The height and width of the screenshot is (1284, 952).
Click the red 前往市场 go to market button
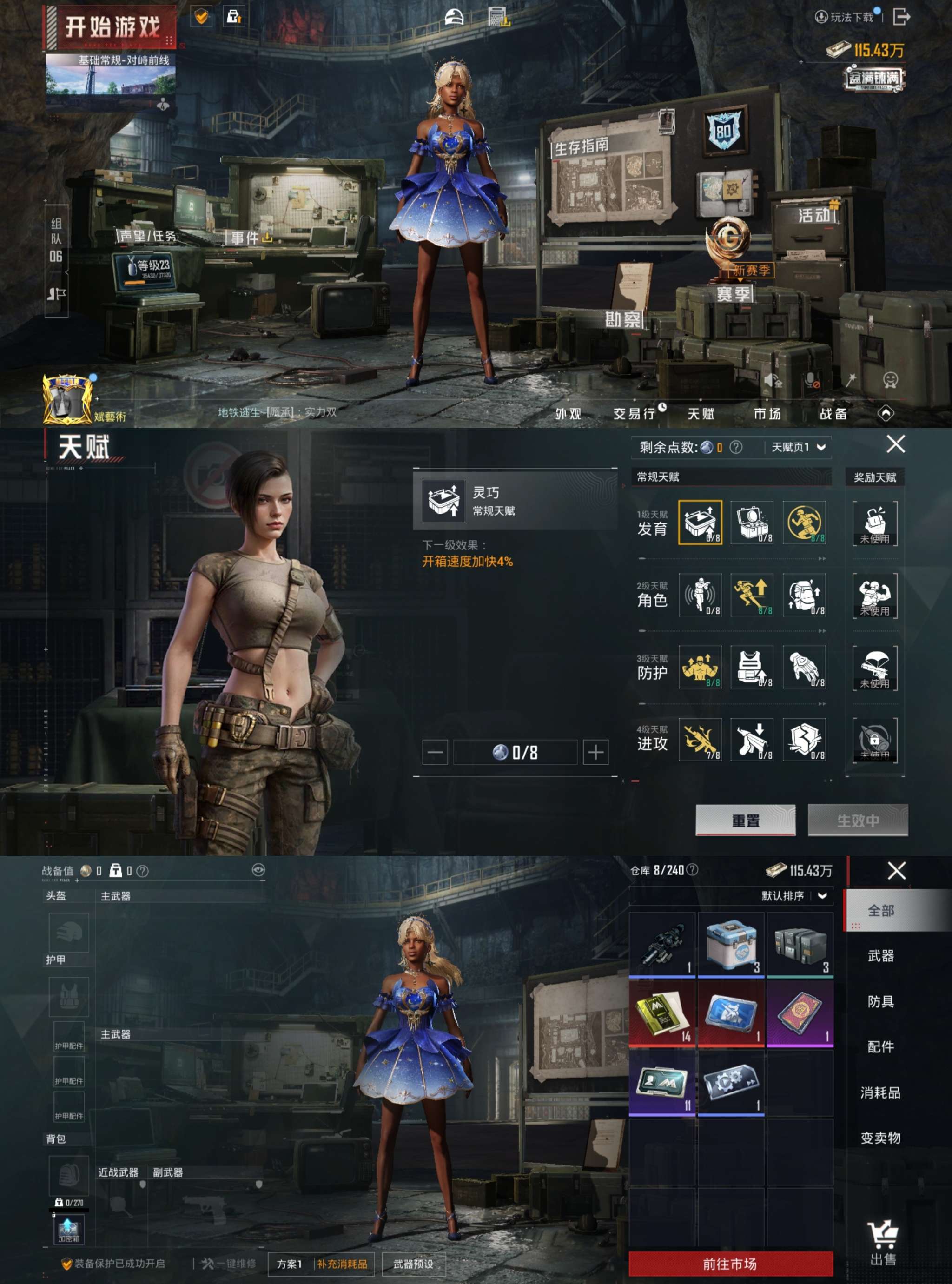pos(730,1264)
